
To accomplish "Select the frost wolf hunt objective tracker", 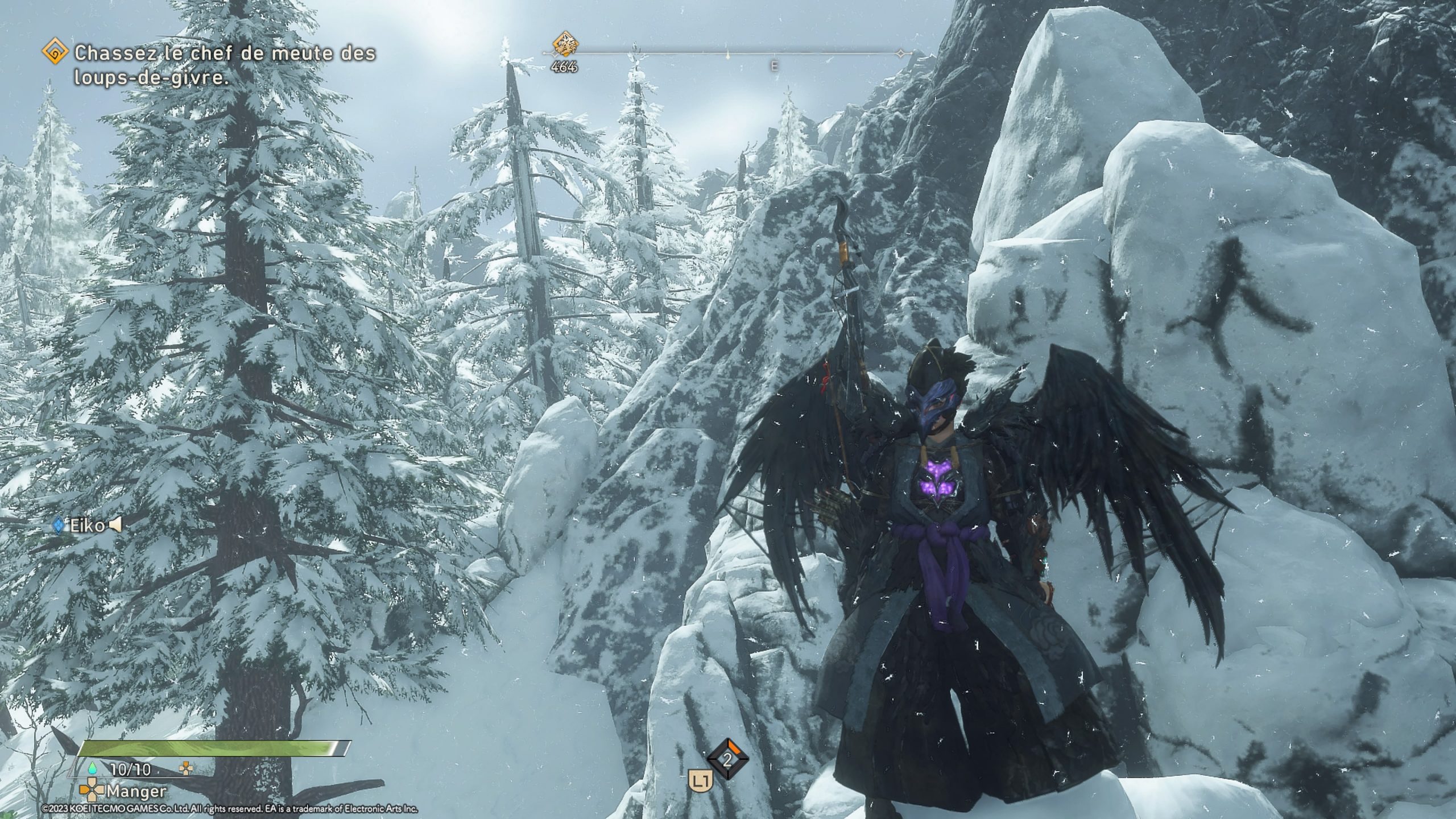I will (x=224, y=65).
